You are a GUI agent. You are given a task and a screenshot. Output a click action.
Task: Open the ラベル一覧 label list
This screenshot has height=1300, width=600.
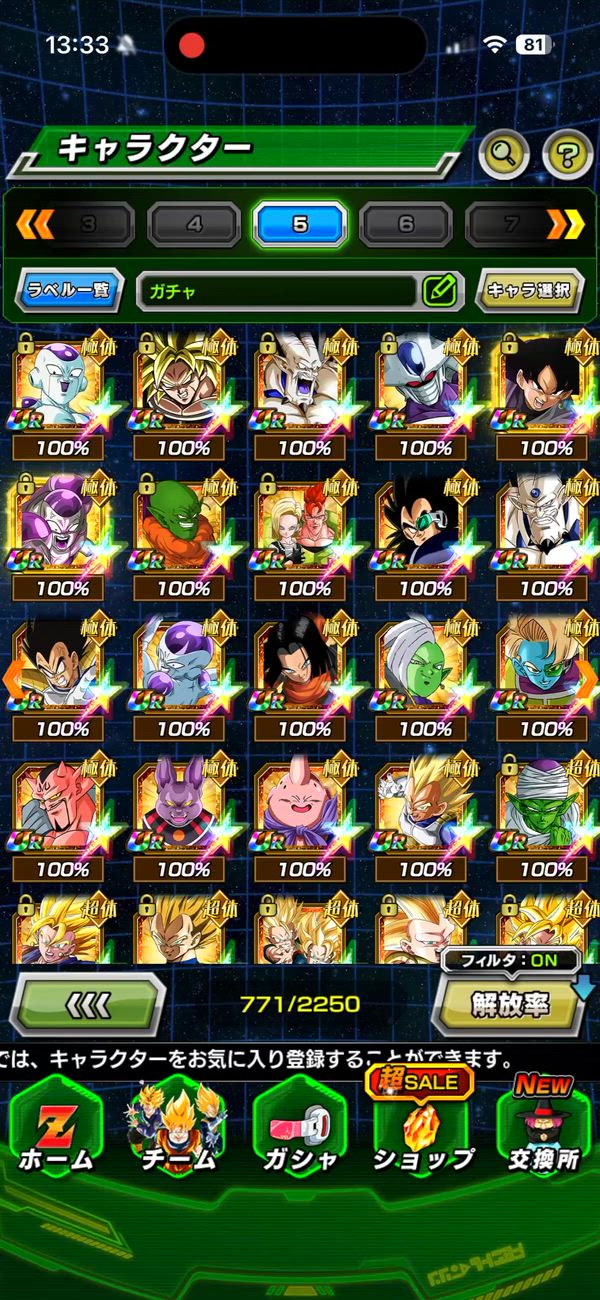pyautogui.click(x=69, y=291)
